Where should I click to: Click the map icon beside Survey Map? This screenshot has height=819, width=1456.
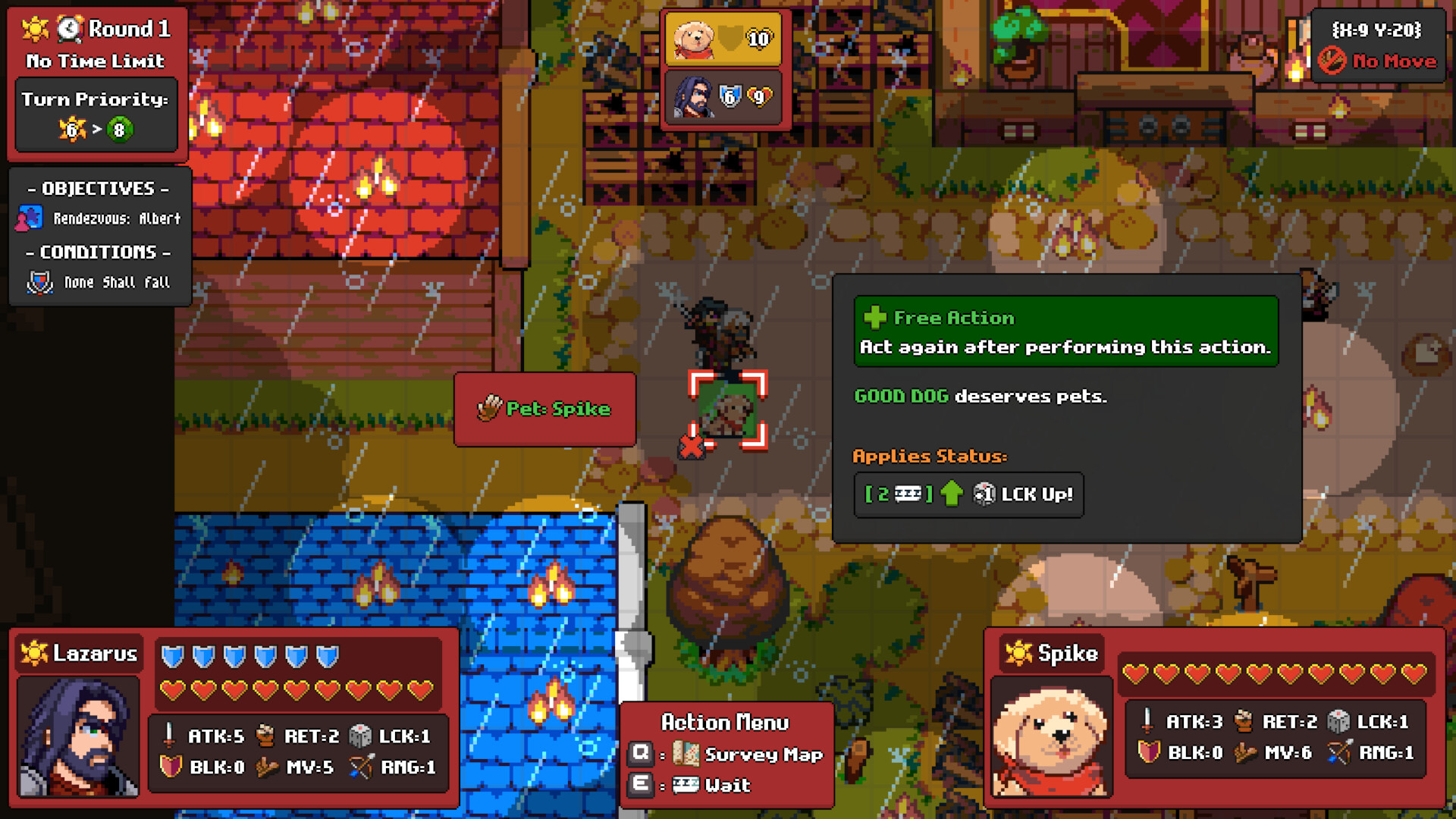pyautogui.click(x=686, y=755)
